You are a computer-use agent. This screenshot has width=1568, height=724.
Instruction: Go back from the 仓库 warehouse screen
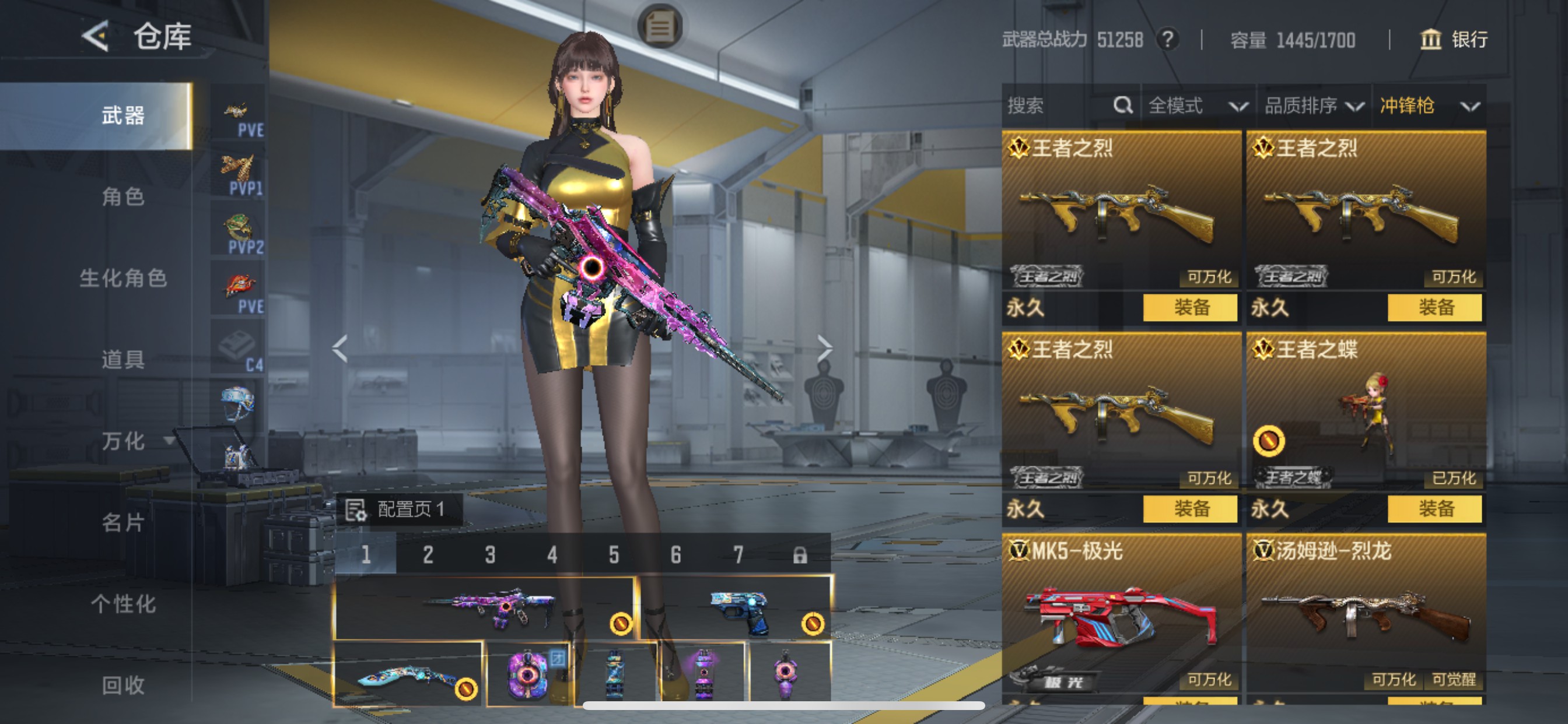pyautogui.click(x=95, y=36)
